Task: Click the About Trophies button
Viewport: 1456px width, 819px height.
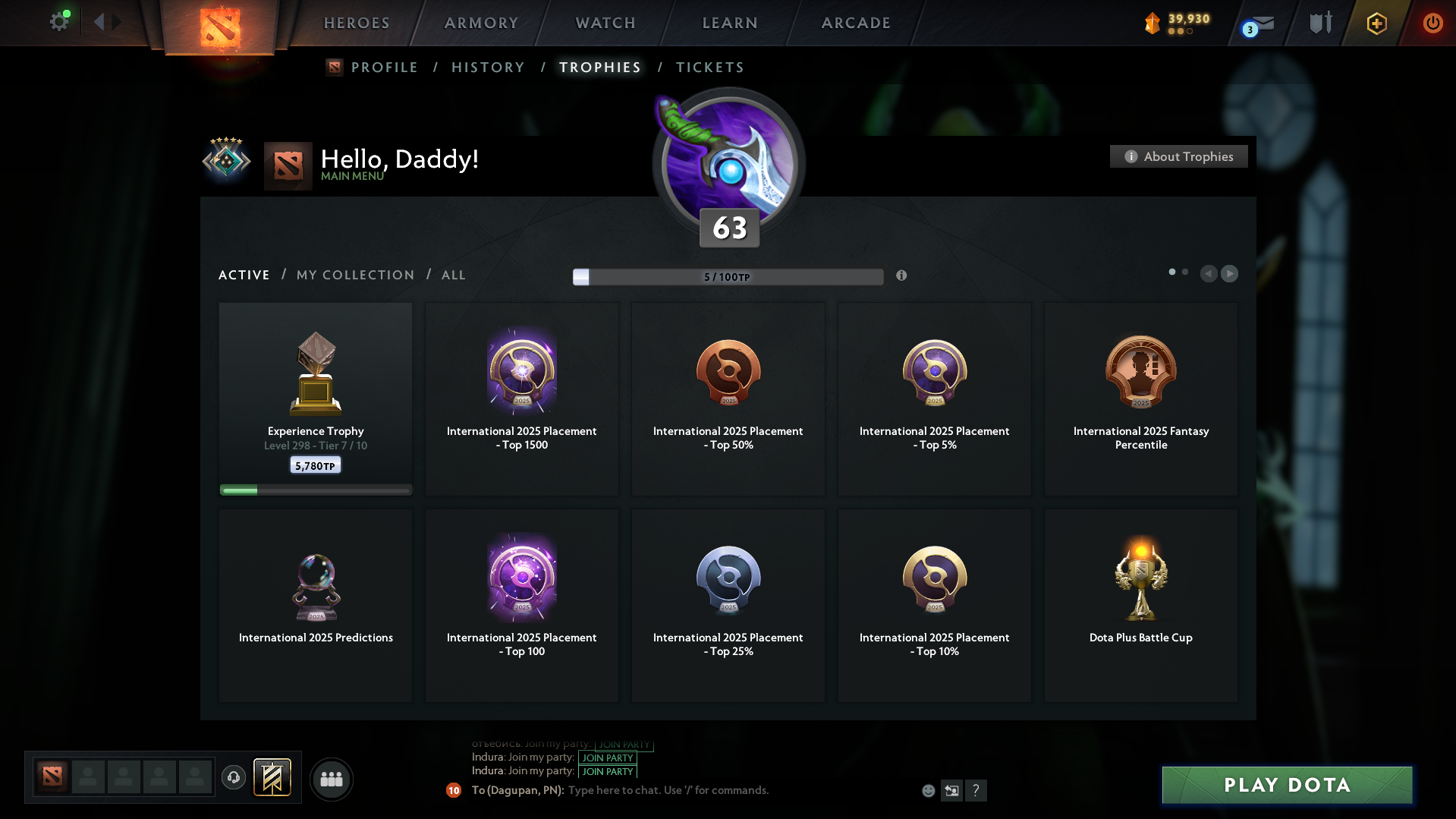Action: pos(1178,156)
